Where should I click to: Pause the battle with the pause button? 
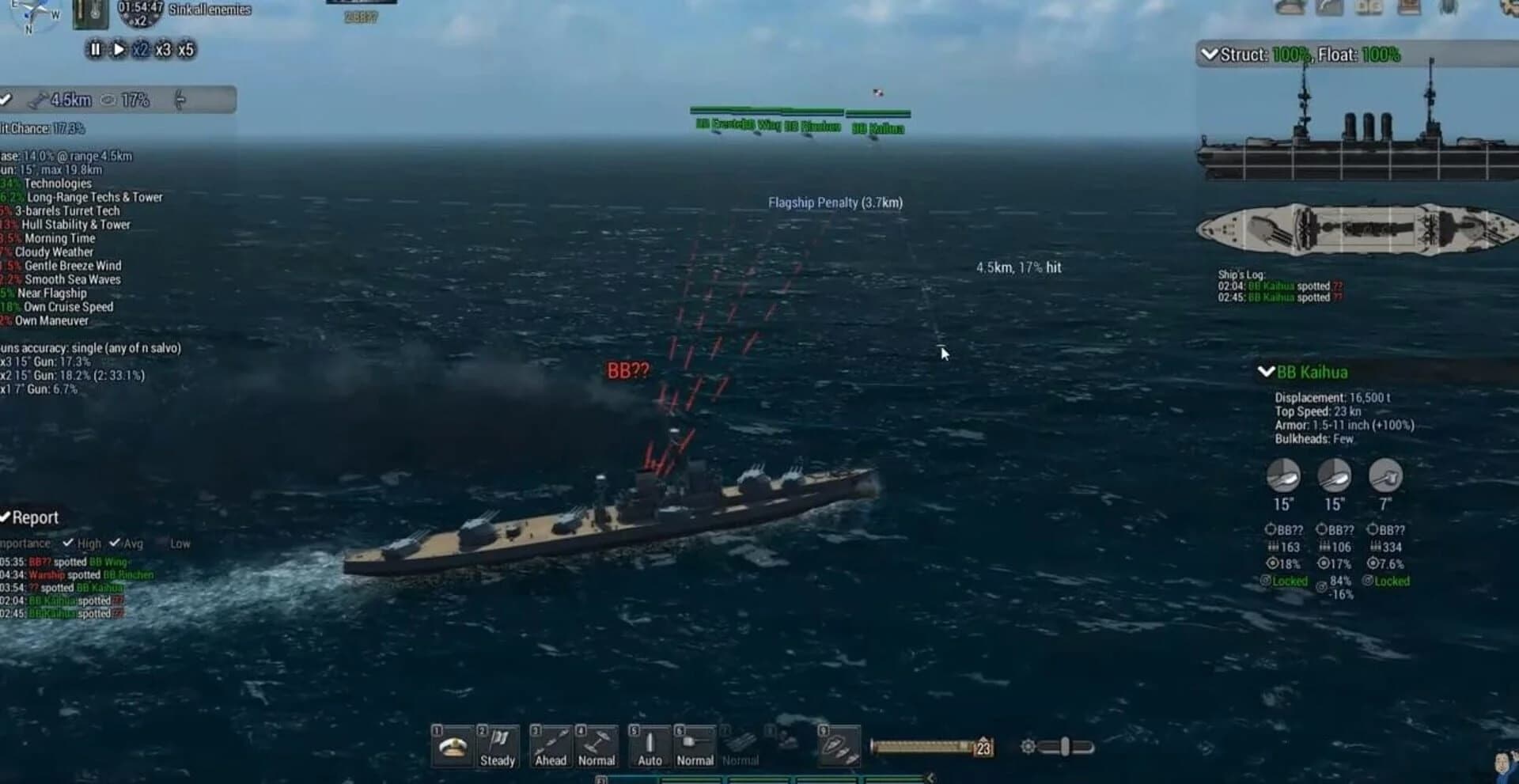[94, 49]
